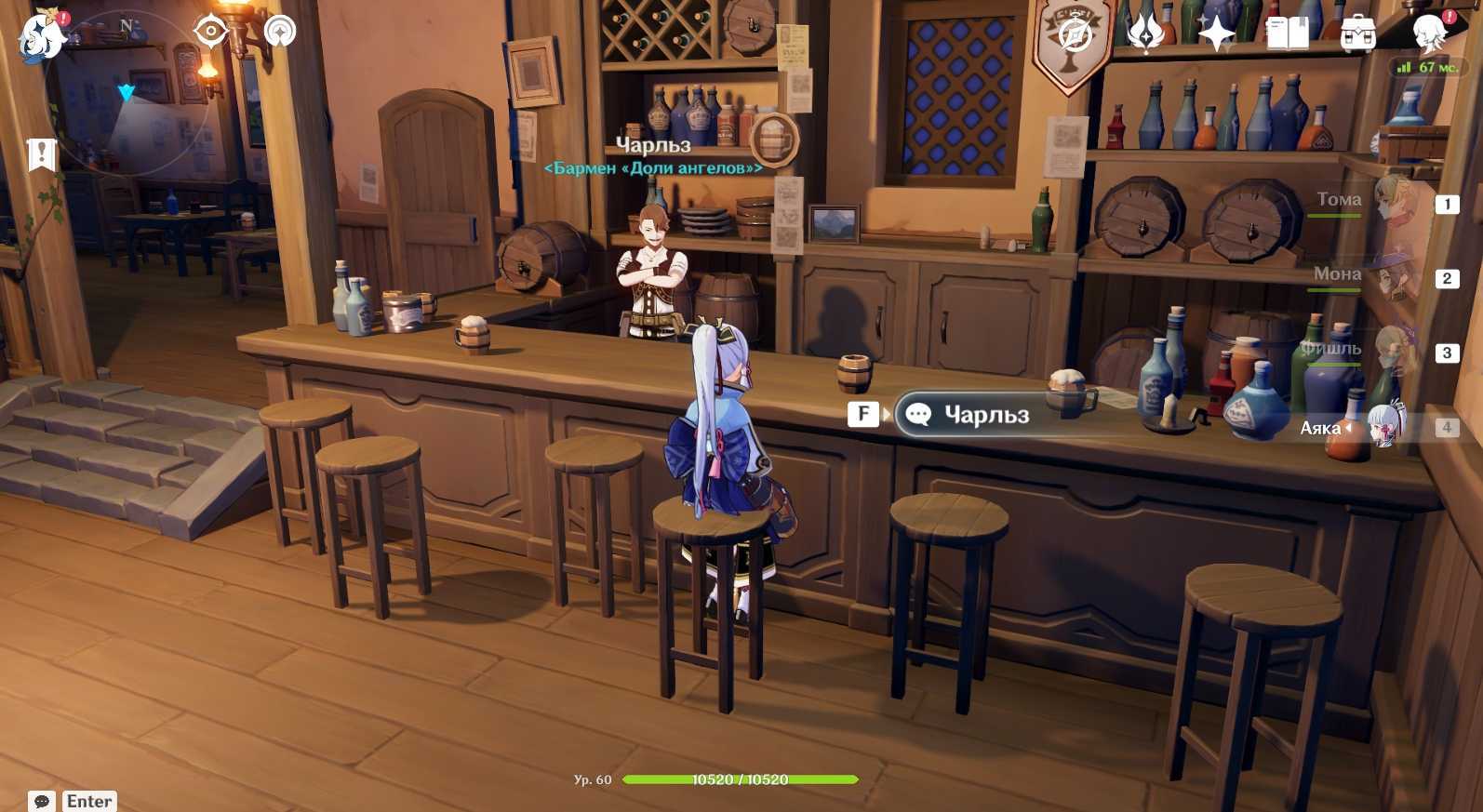Open the backpack inventory

(x=1357, y=34)
